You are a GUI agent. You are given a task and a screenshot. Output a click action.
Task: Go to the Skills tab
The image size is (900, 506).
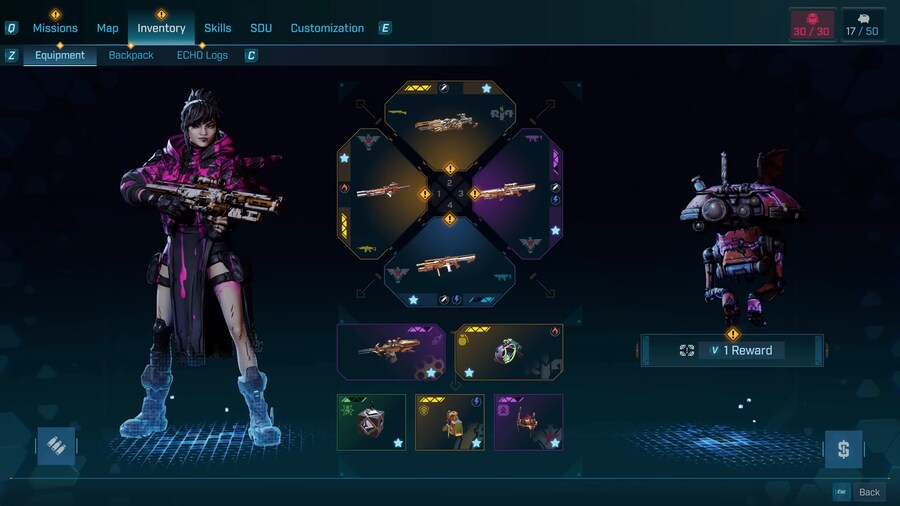(218, 28)
